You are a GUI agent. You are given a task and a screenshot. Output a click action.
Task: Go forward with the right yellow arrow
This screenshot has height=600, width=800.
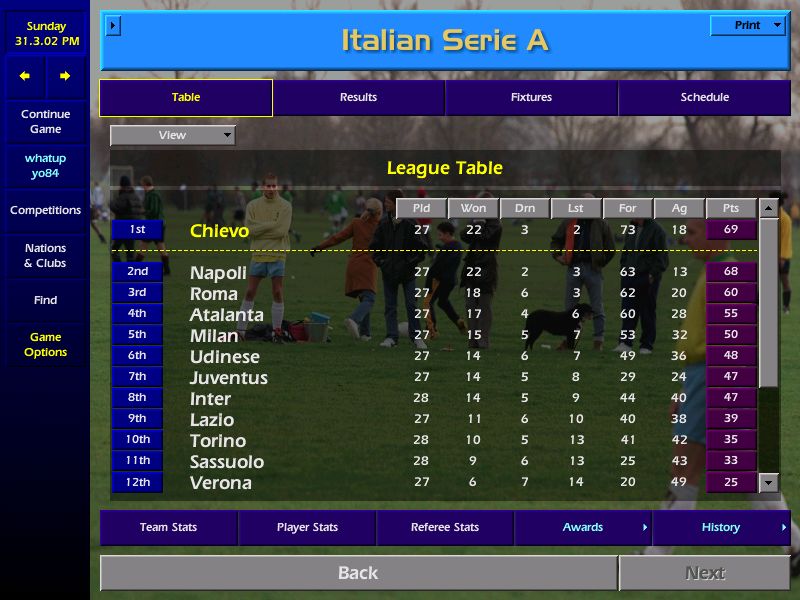click(x=65, y=76)
